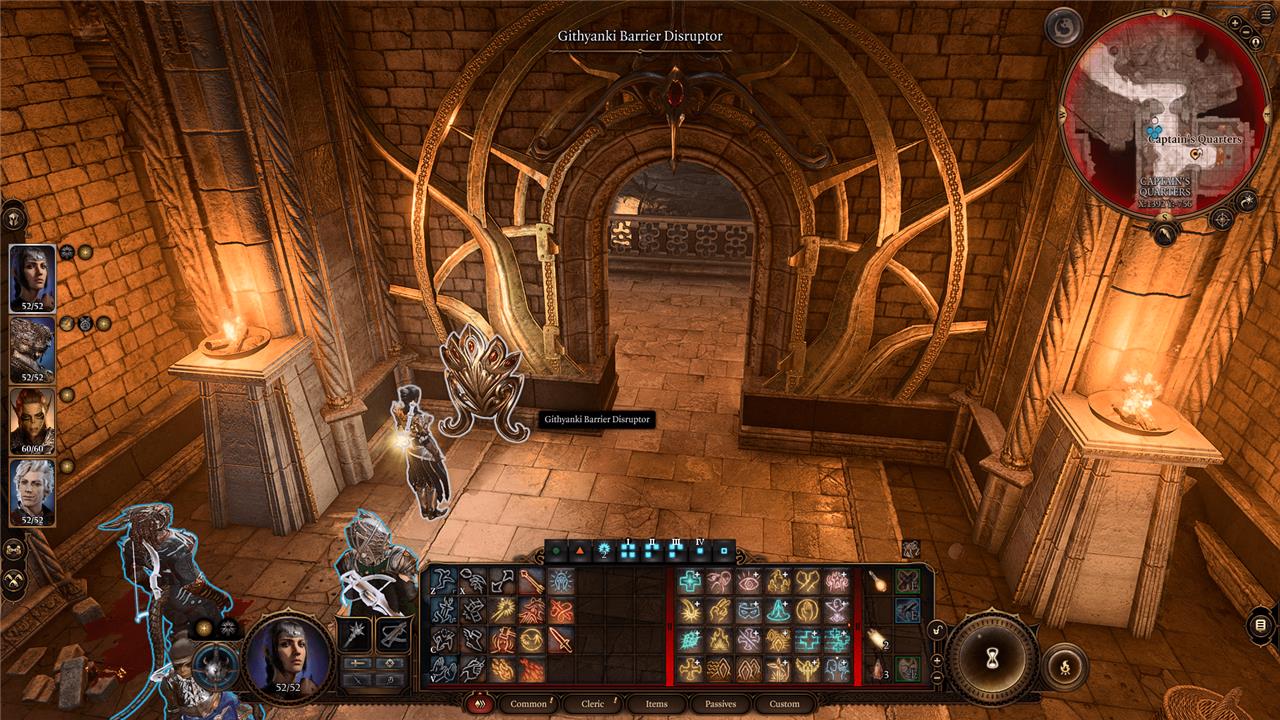Select the crossbow ranged weapon slot
The image size is (1280, 720).
coord(392,633)
